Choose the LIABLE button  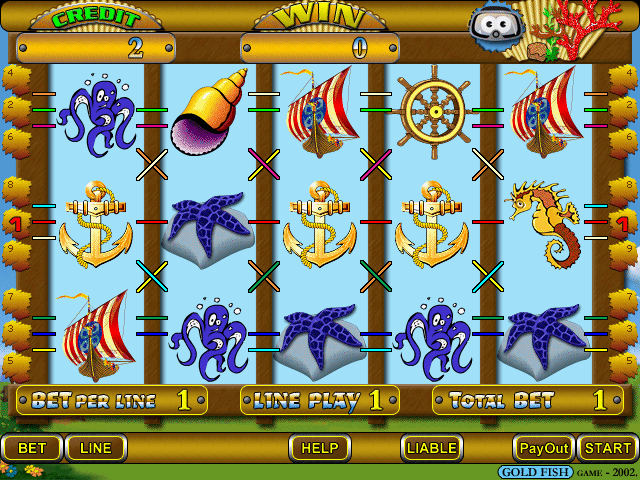[x=432, y=448]
